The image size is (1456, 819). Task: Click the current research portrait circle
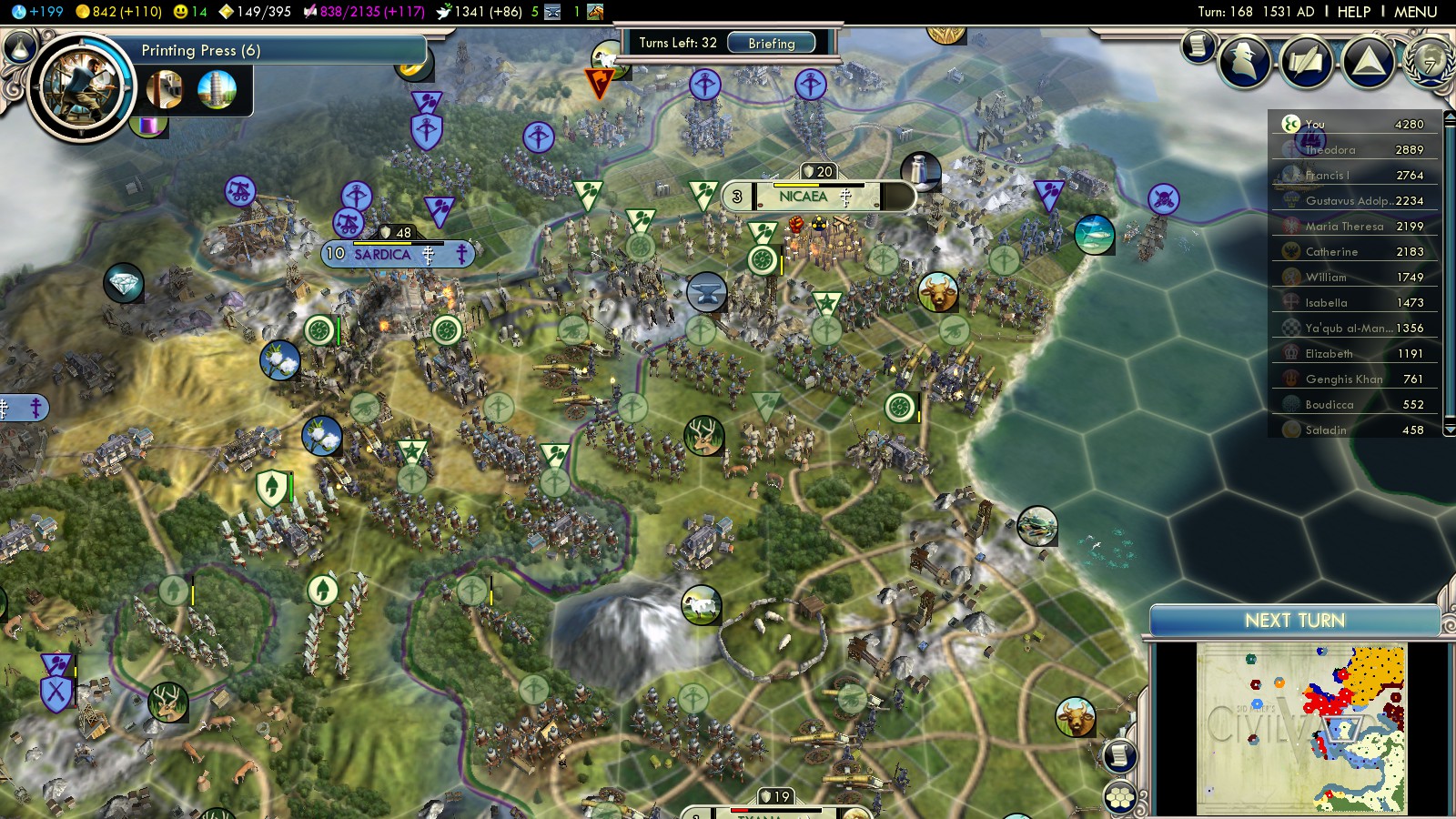[81, 87]
